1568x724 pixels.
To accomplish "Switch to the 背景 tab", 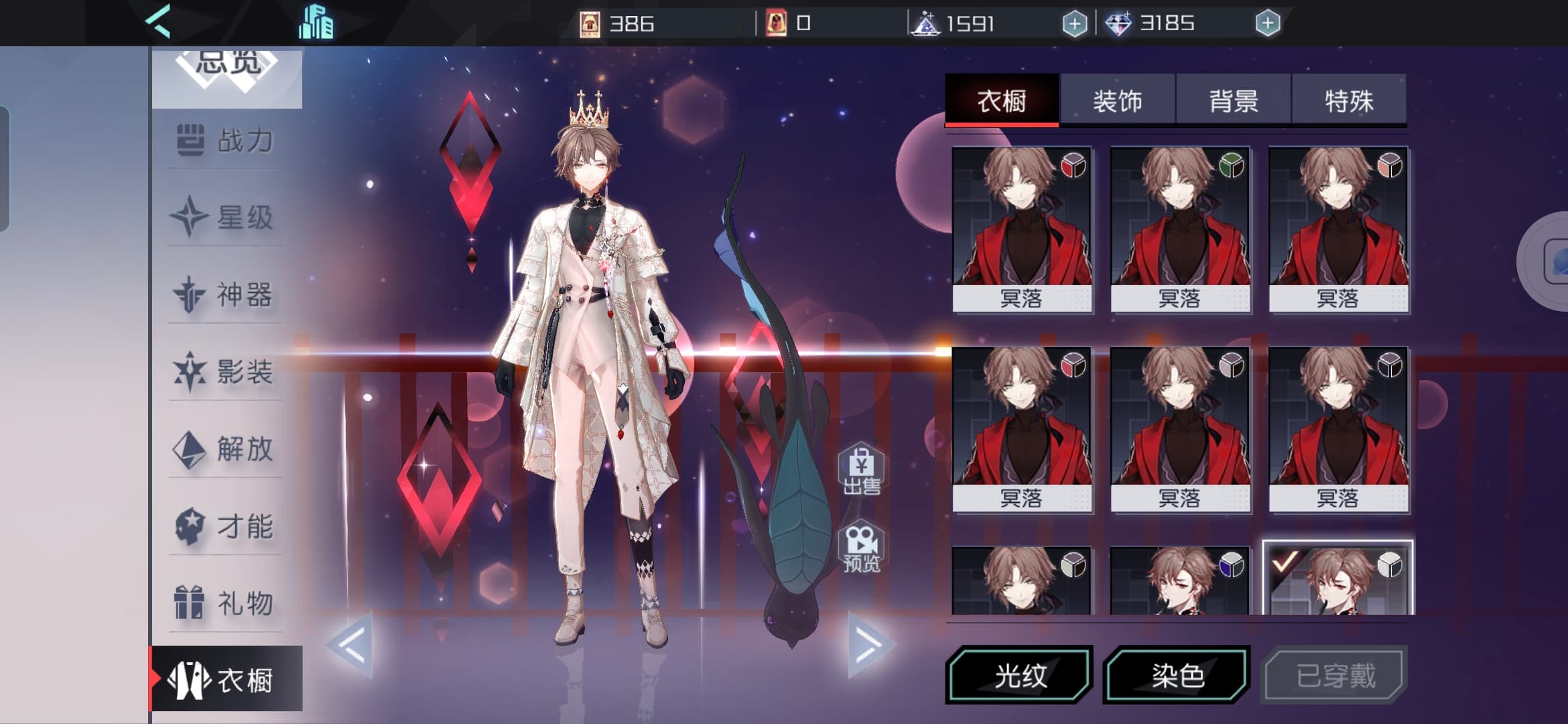I will (1233, 101).
